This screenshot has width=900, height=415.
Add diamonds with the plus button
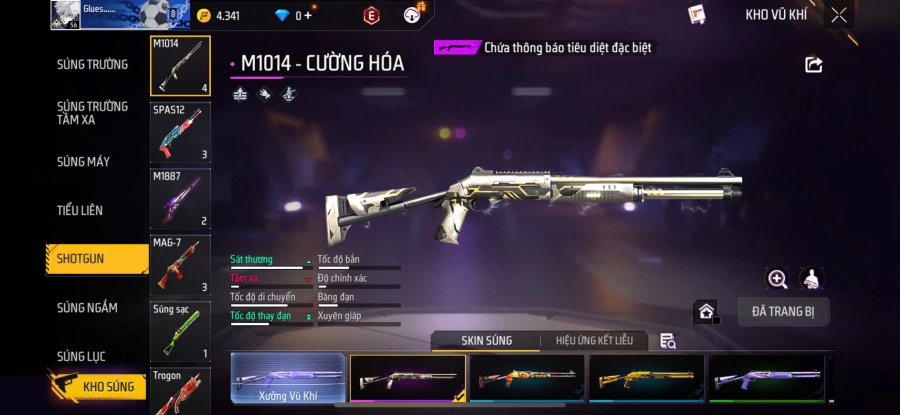coord(308,15)
